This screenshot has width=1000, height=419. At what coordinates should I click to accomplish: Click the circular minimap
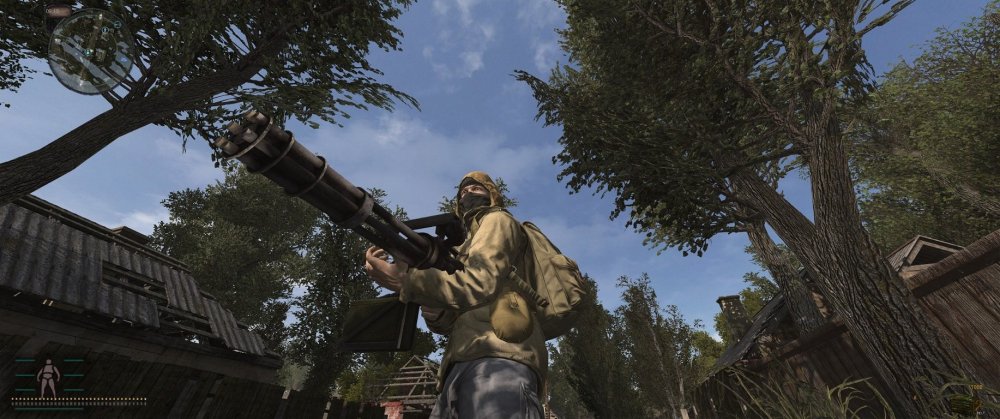[x=90, y=51]
